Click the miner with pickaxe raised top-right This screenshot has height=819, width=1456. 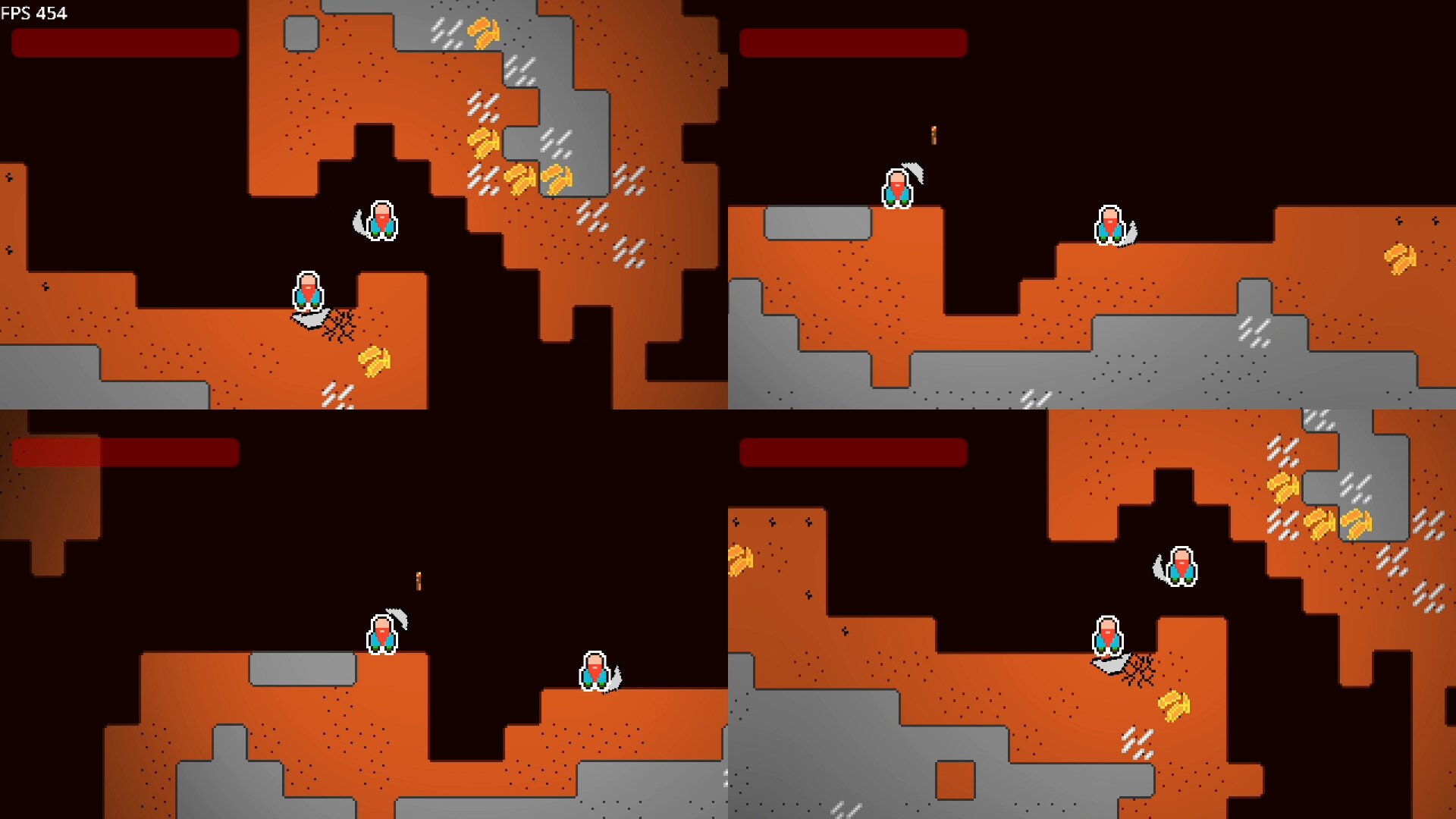897,186
